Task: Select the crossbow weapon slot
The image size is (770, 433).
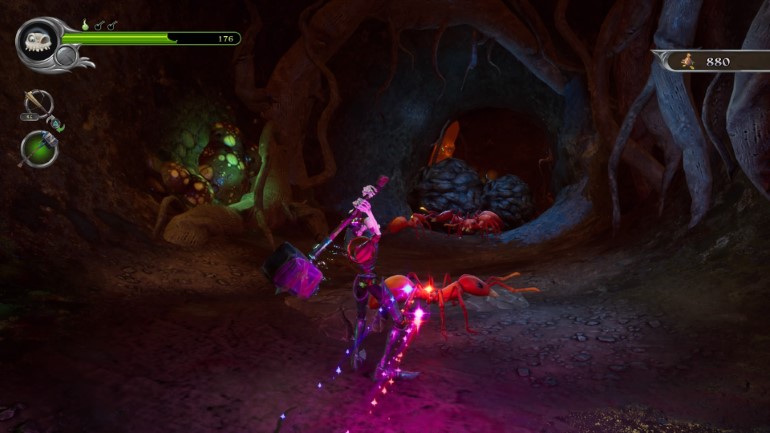Action: [37, 104]
